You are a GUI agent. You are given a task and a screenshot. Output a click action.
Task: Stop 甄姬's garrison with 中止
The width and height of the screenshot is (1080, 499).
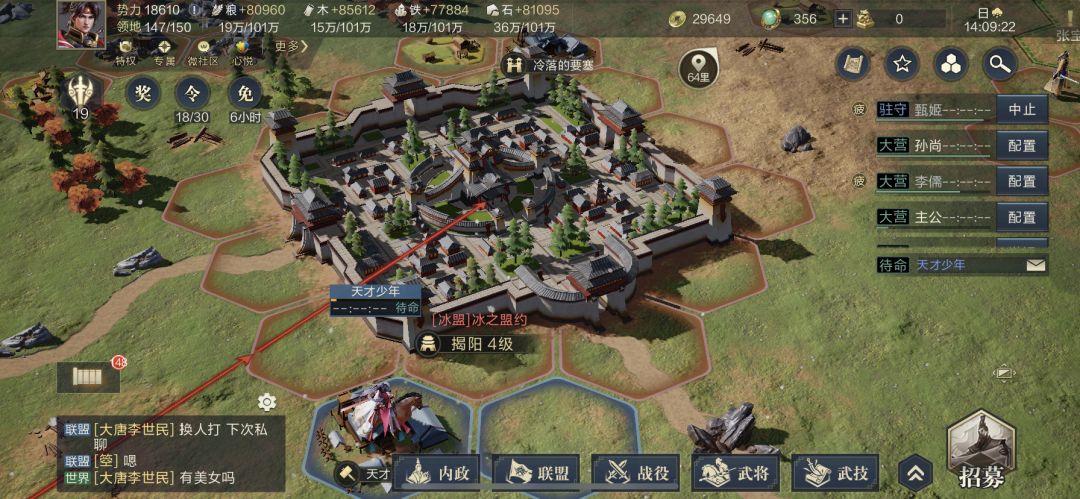(1021, 109)
